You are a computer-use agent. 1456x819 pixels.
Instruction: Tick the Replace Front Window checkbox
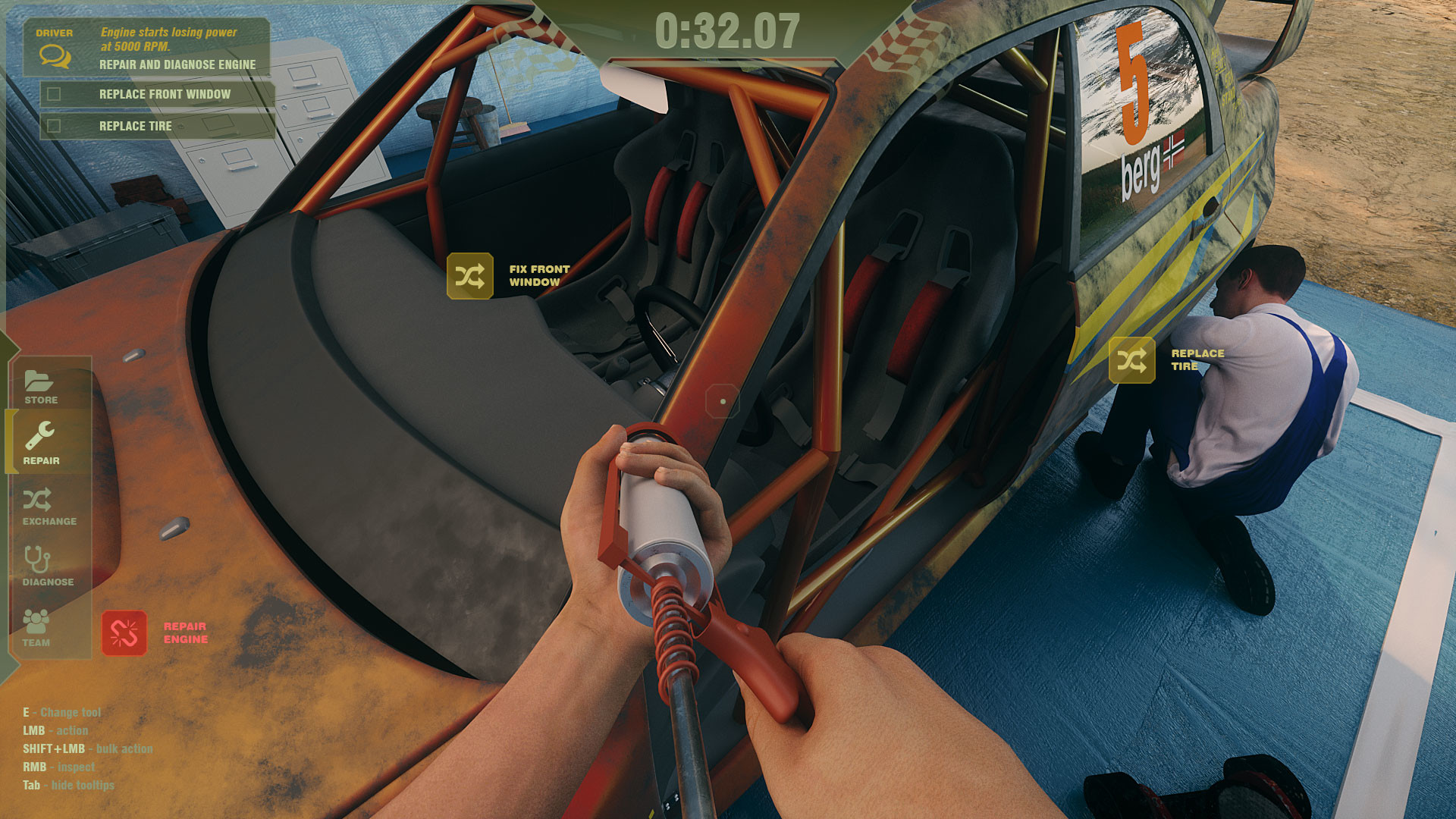[x=52, y=94]
